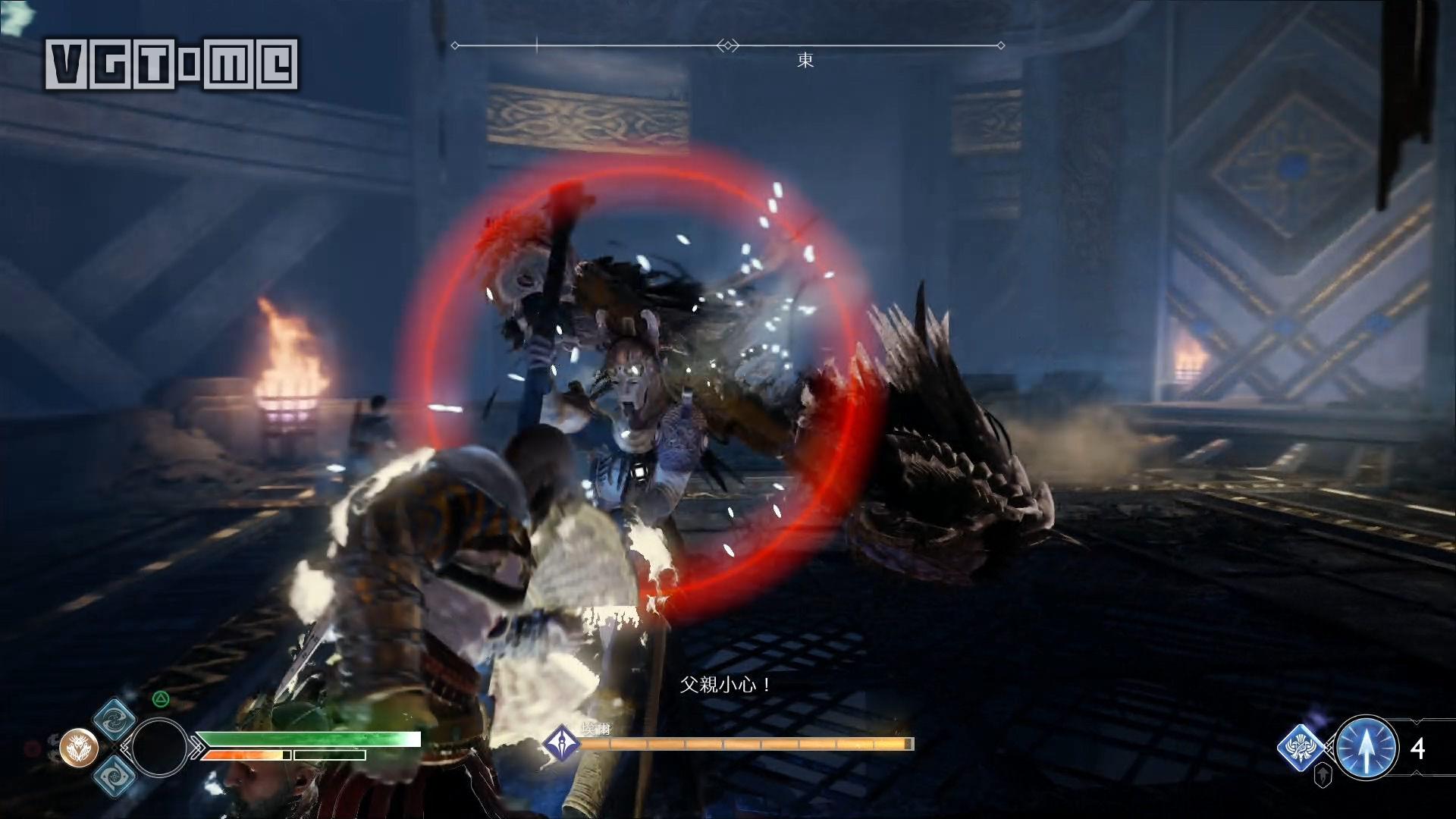The image size is (1456, 819).
Task: Toggle the circular Spartan Rage meter
Action: click(x=160, y=748)
